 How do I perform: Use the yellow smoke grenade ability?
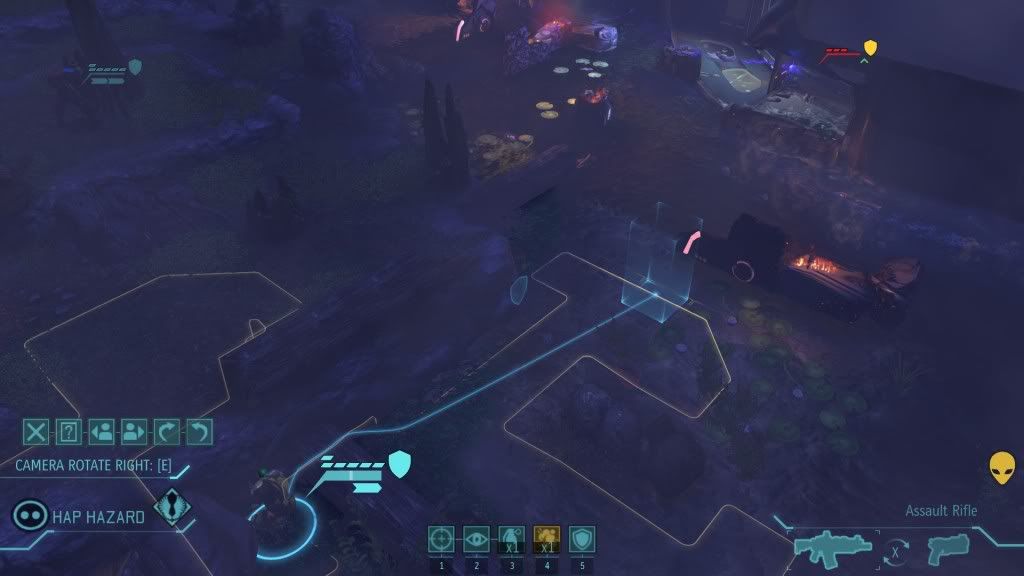[x=547, y=539]
